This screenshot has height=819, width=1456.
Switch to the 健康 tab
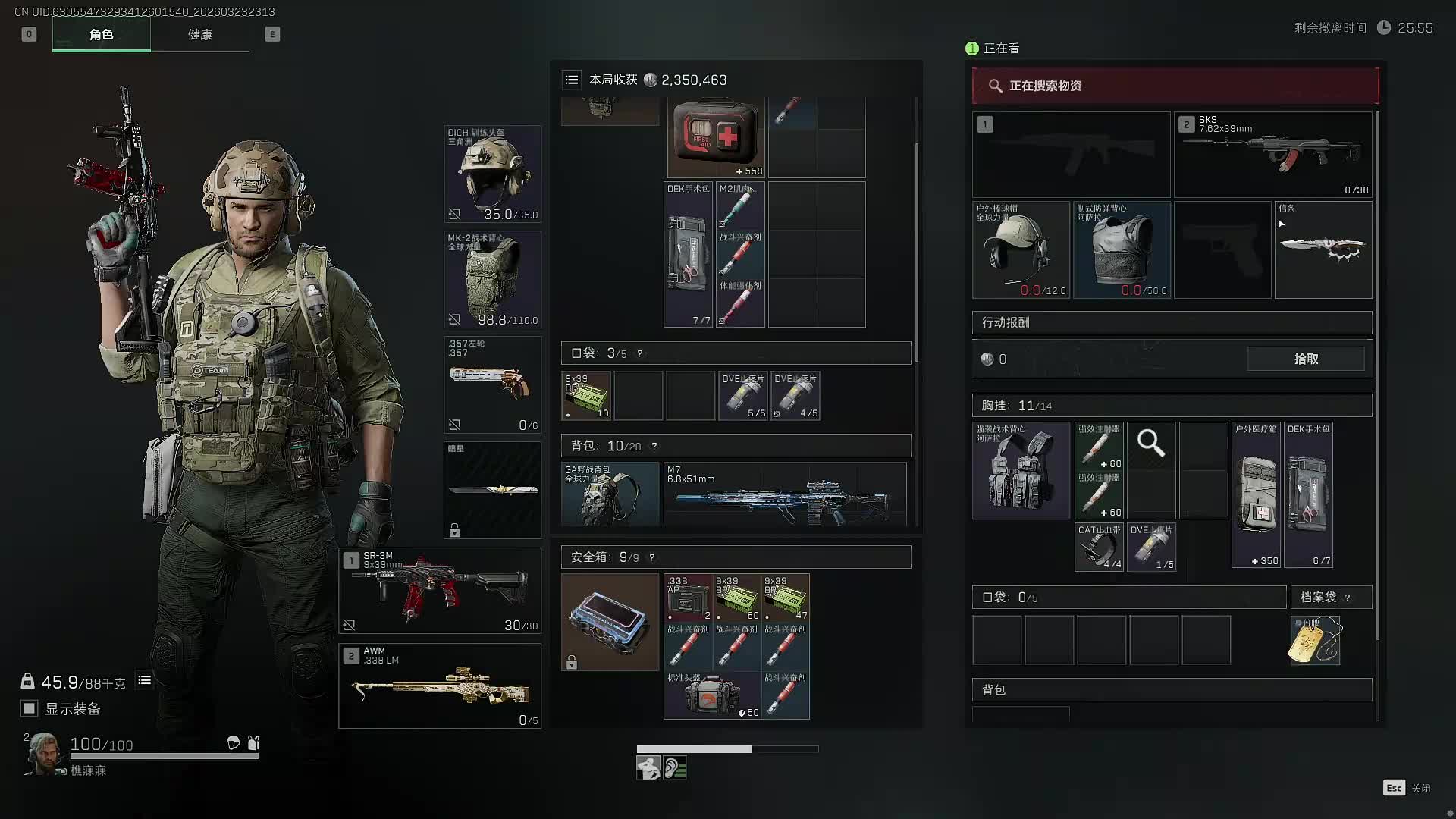click(199, 35)
